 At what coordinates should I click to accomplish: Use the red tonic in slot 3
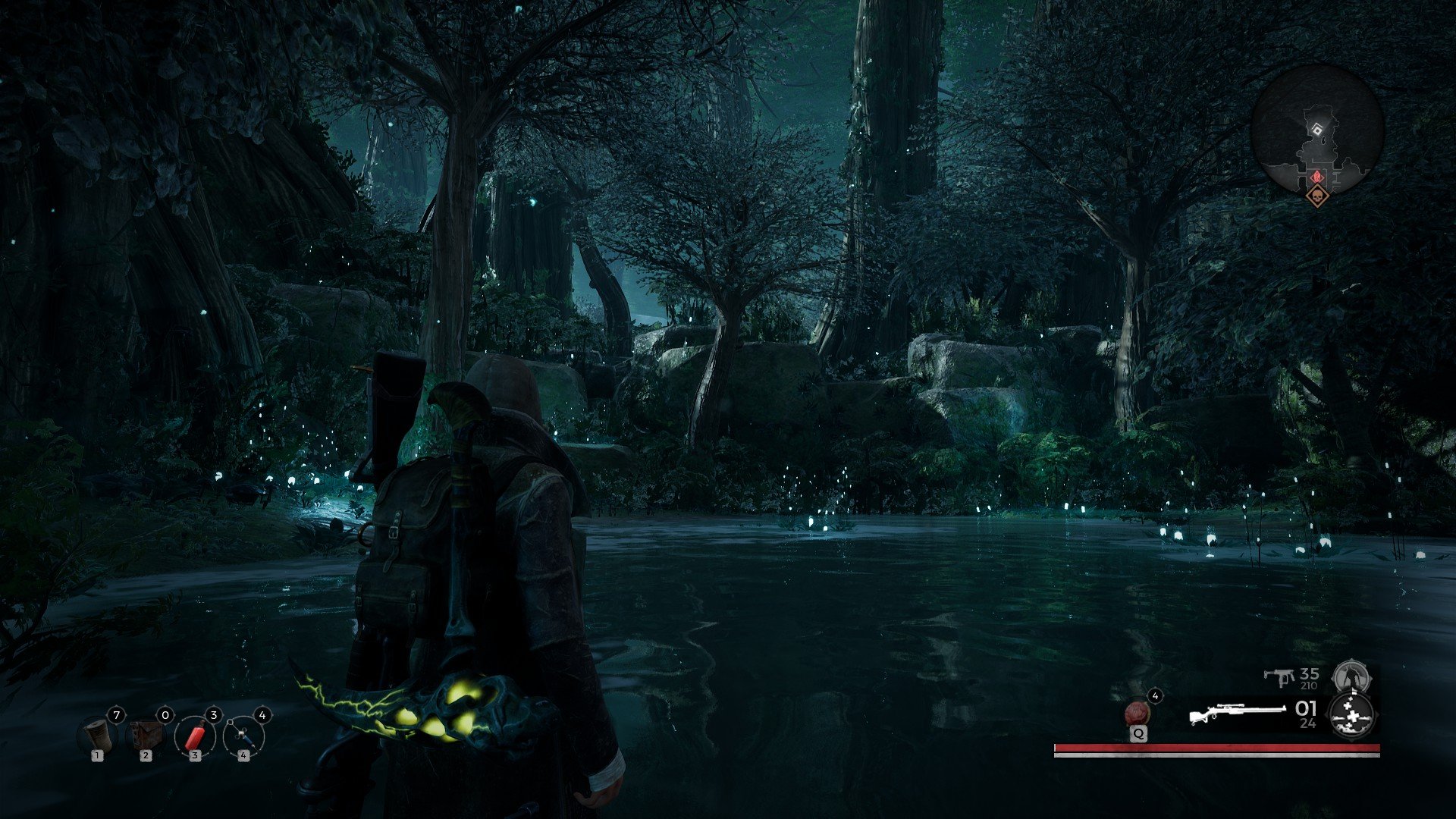pyautogui.click(x=195, y=736)
